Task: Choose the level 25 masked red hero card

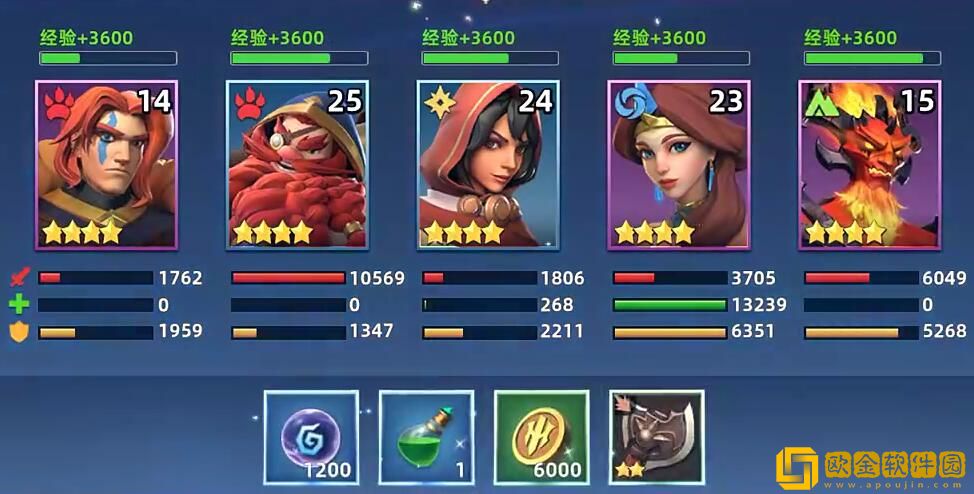Action: (297, 165)
